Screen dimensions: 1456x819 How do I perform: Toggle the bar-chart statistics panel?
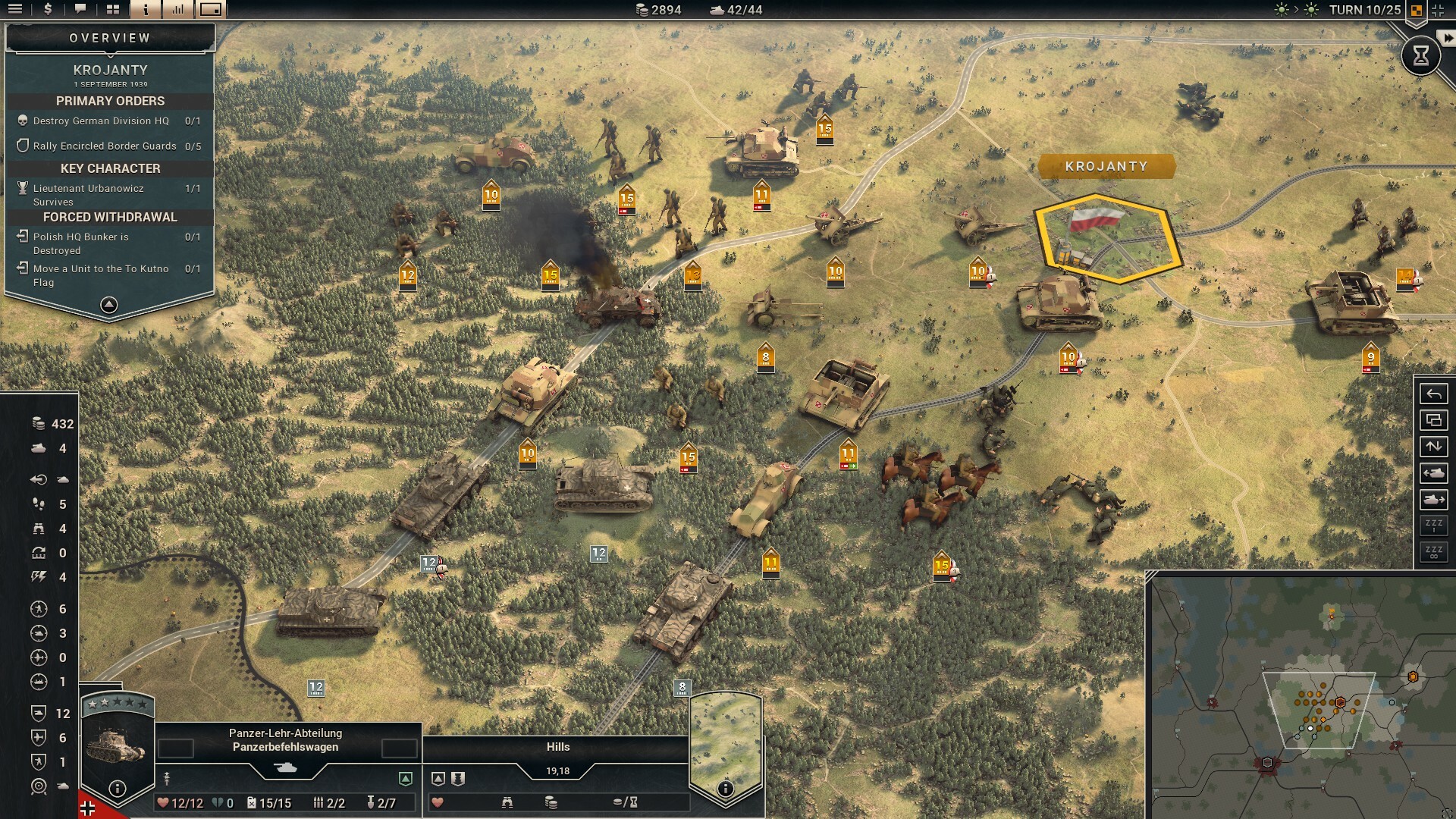pyautogui.click(x=178, y=9)
